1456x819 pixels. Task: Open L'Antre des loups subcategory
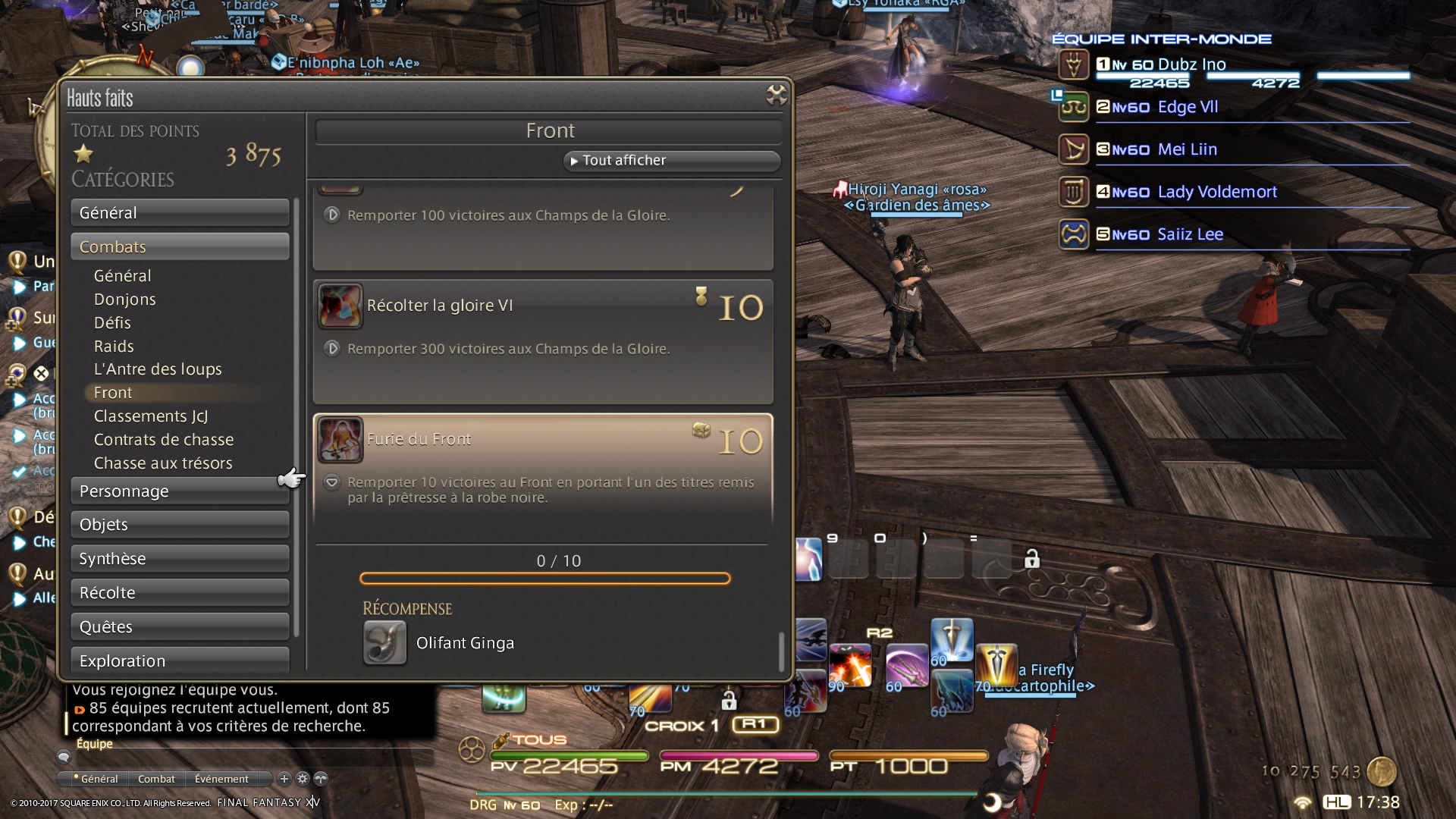point(158,369)
